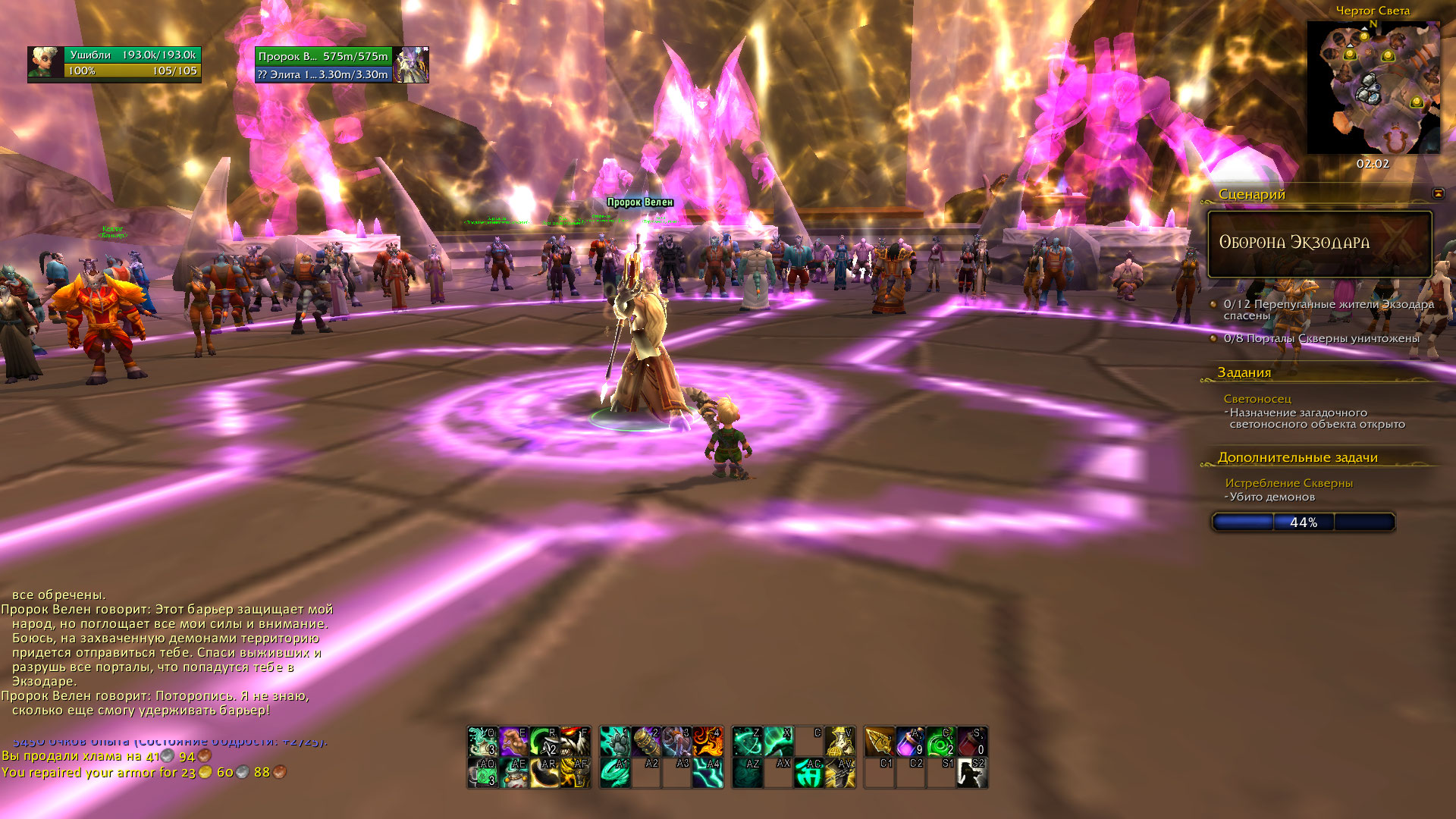Drink the purple potion with count 9
This screenshot has height=819, width=1456.
tap(910, 741)
